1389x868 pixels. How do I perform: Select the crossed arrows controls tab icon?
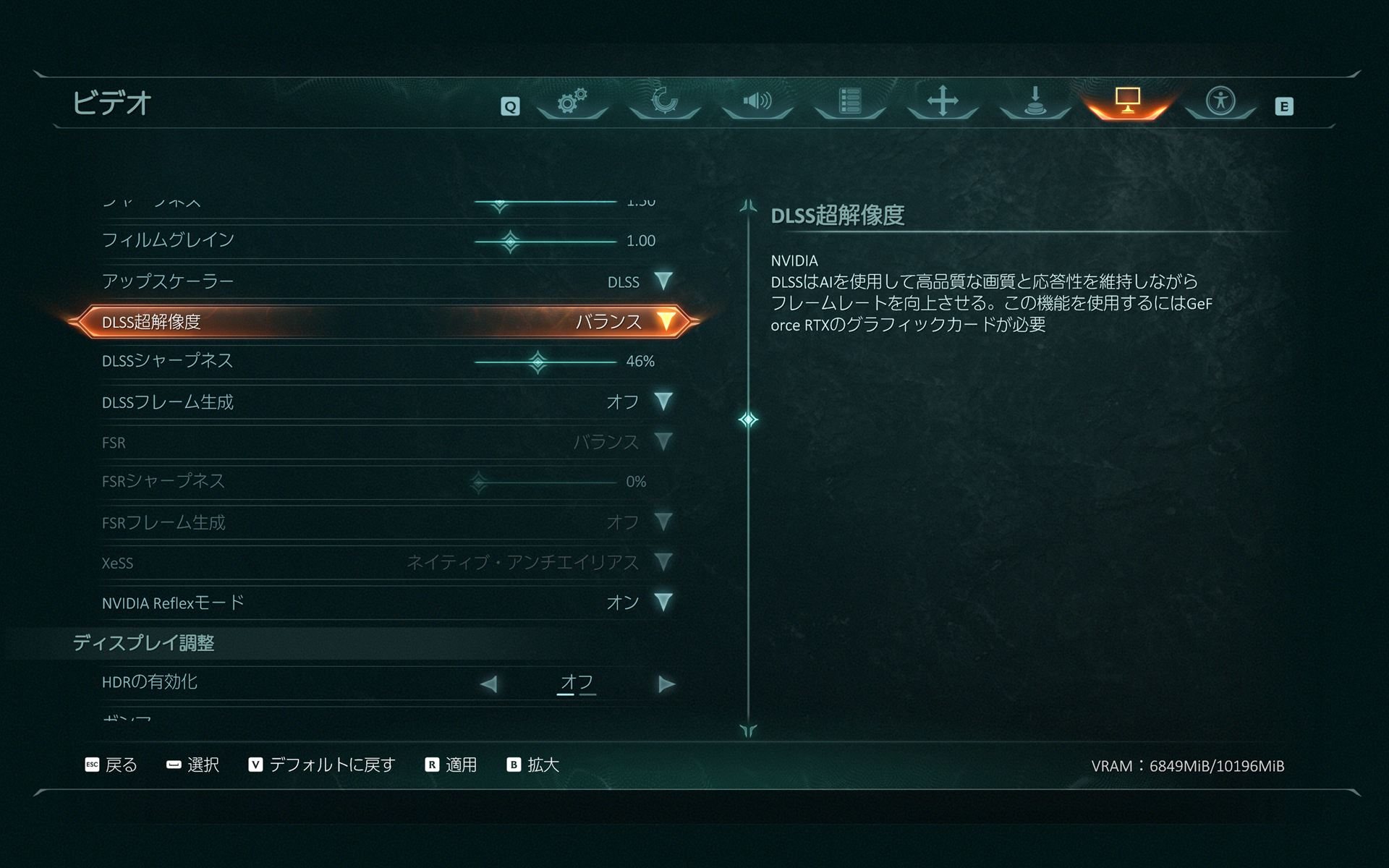tap(941, 103)
